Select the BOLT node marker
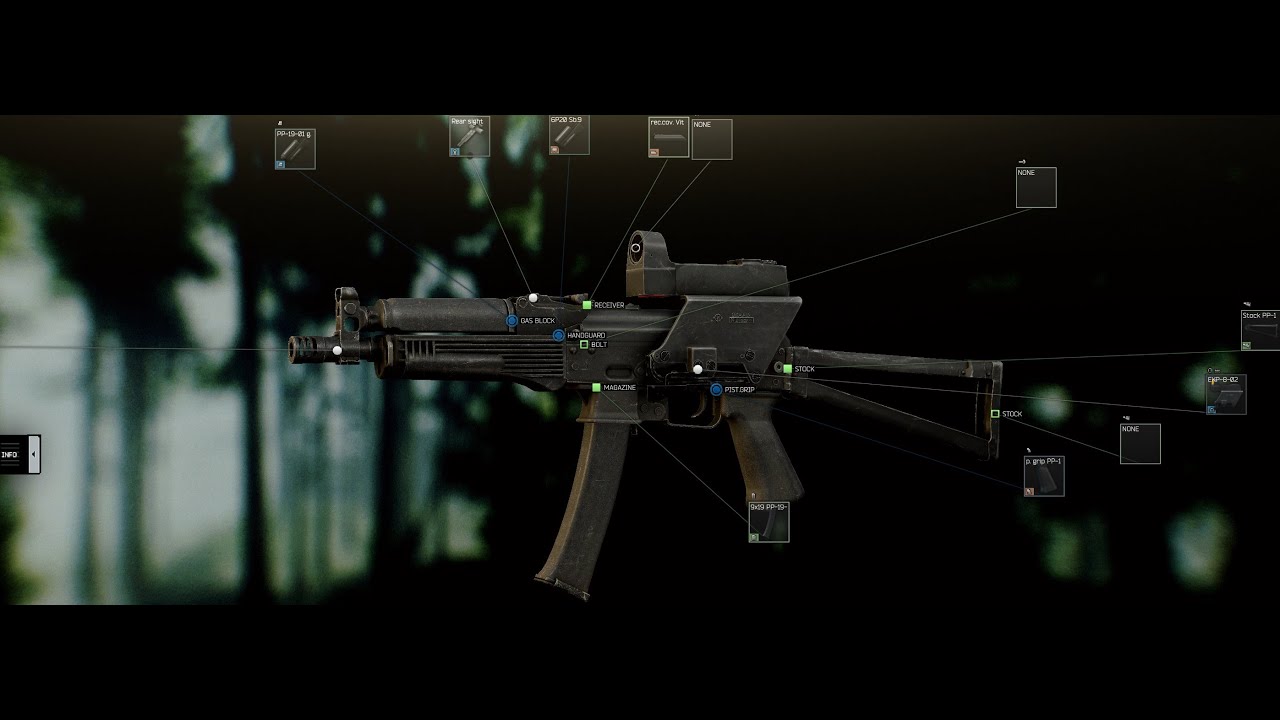 coord(584,345)
